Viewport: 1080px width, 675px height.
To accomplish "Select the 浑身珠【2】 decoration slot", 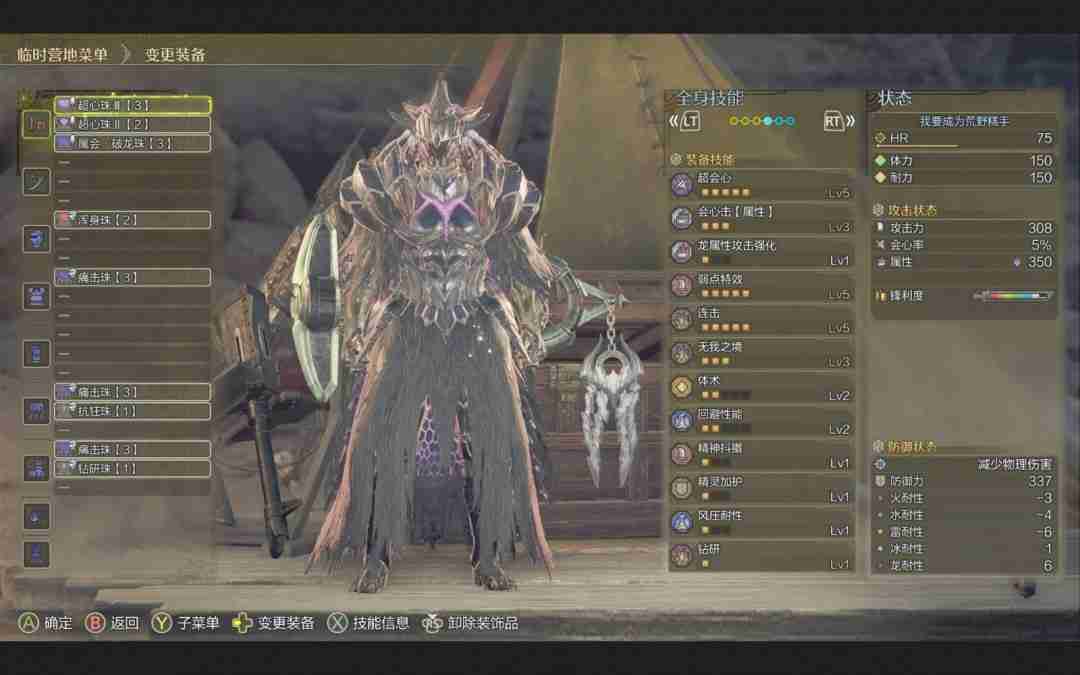I will click(131, 220).
